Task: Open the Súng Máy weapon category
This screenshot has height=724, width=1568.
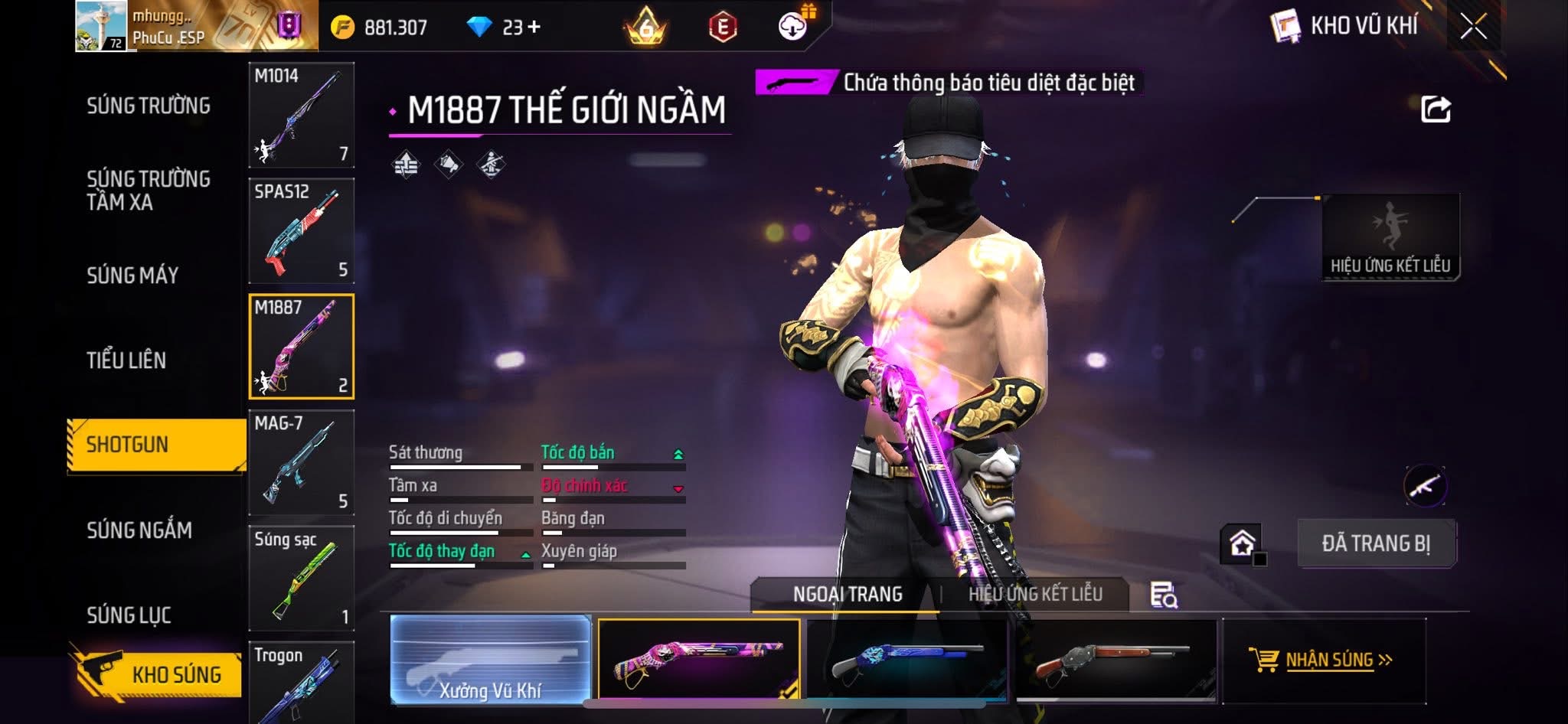Action: coord(132,276)
